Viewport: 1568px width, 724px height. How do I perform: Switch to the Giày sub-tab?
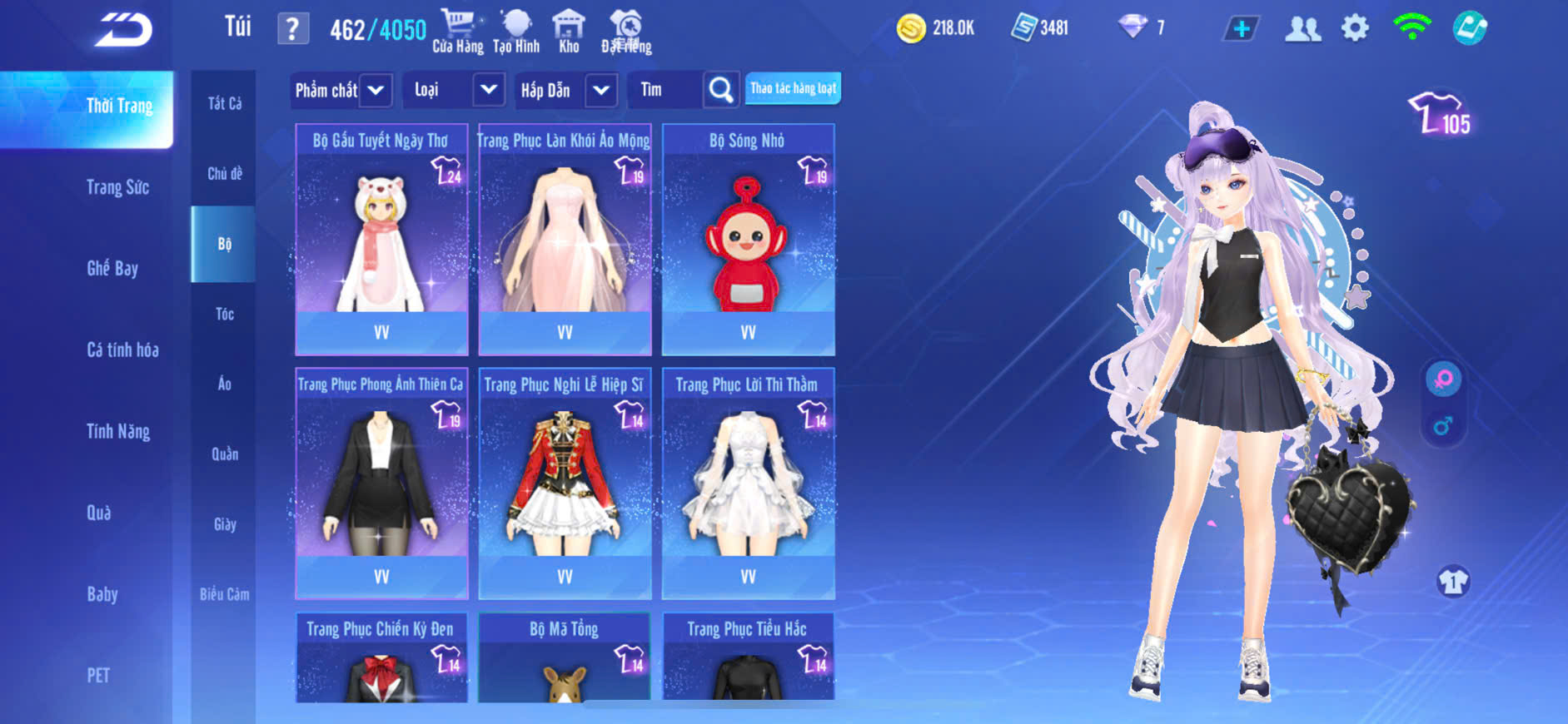point(224,524)
